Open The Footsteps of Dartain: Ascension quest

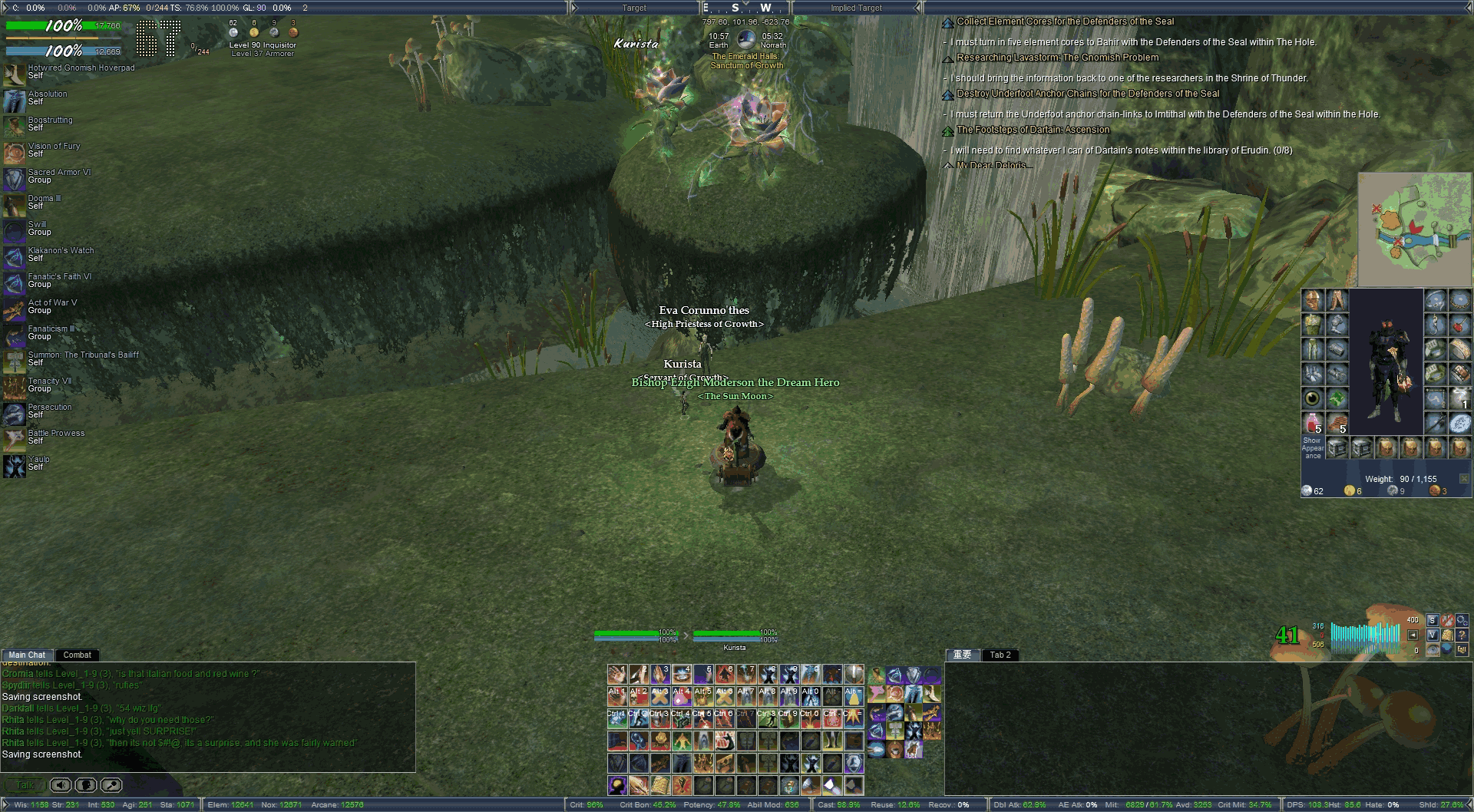1033,130
